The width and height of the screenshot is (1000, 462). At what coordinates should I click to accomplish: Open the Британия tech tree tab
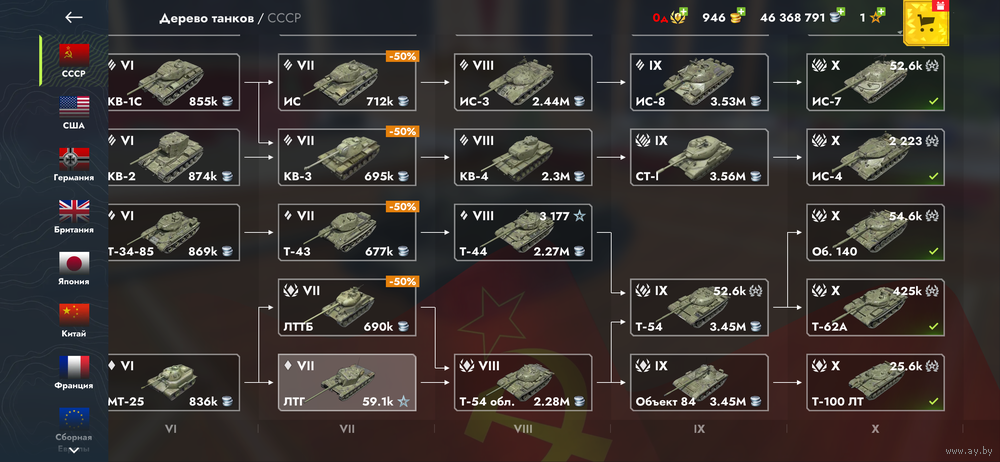pyautogui.click(x=74, y=215)
